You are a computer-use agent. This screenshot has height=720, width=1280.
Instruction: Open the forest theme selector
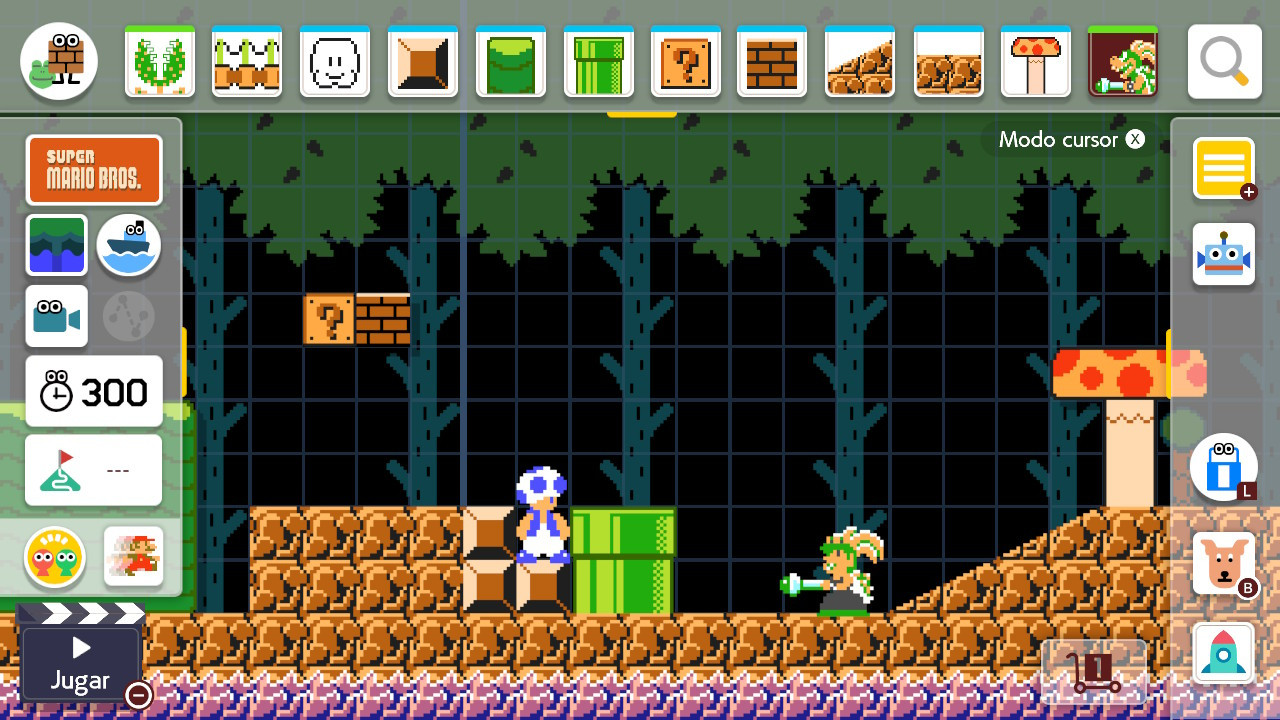click(x=57, y=246)
